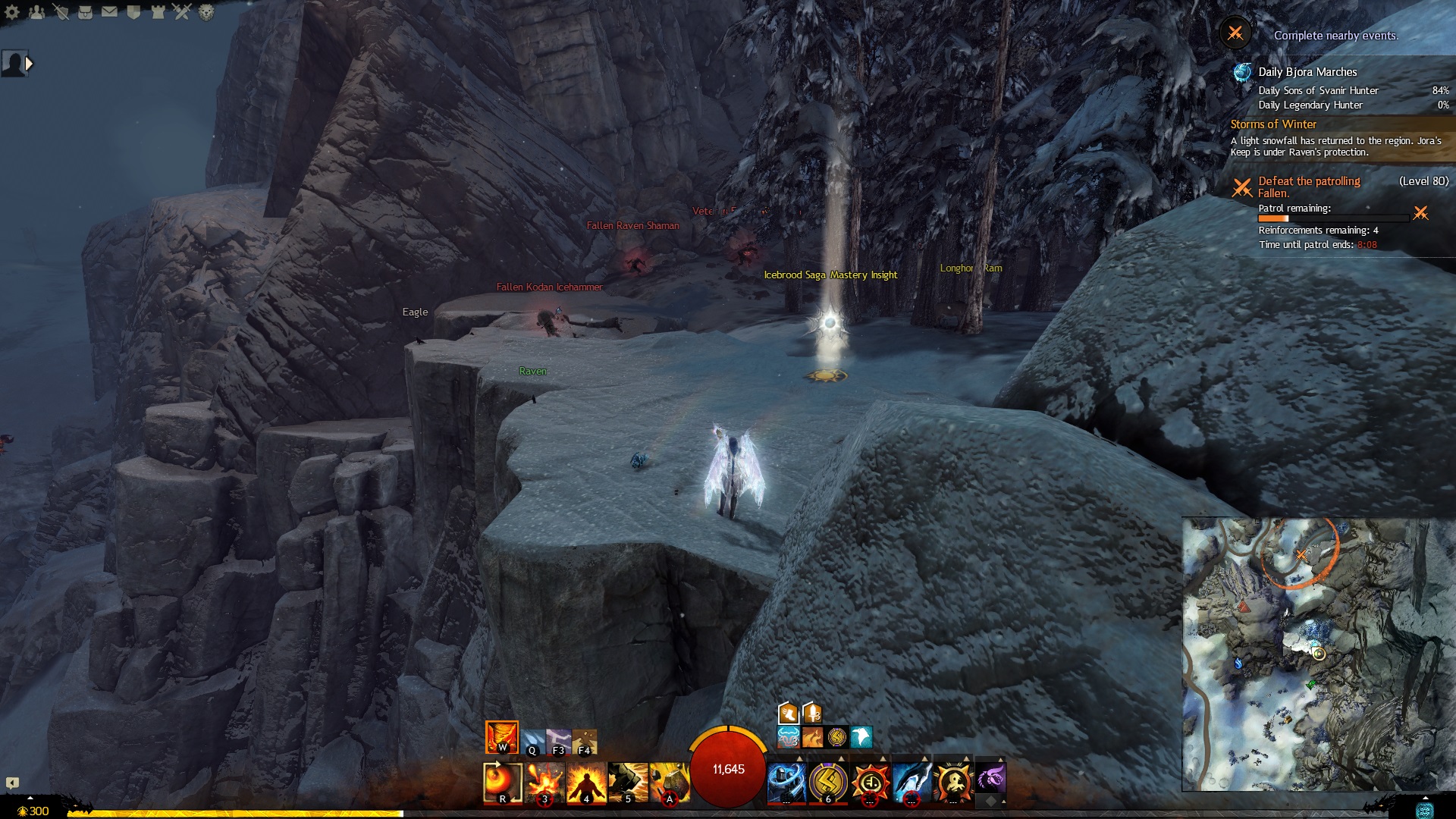
Task: Open the gear-shaped game menu
Action: point(12,12)
